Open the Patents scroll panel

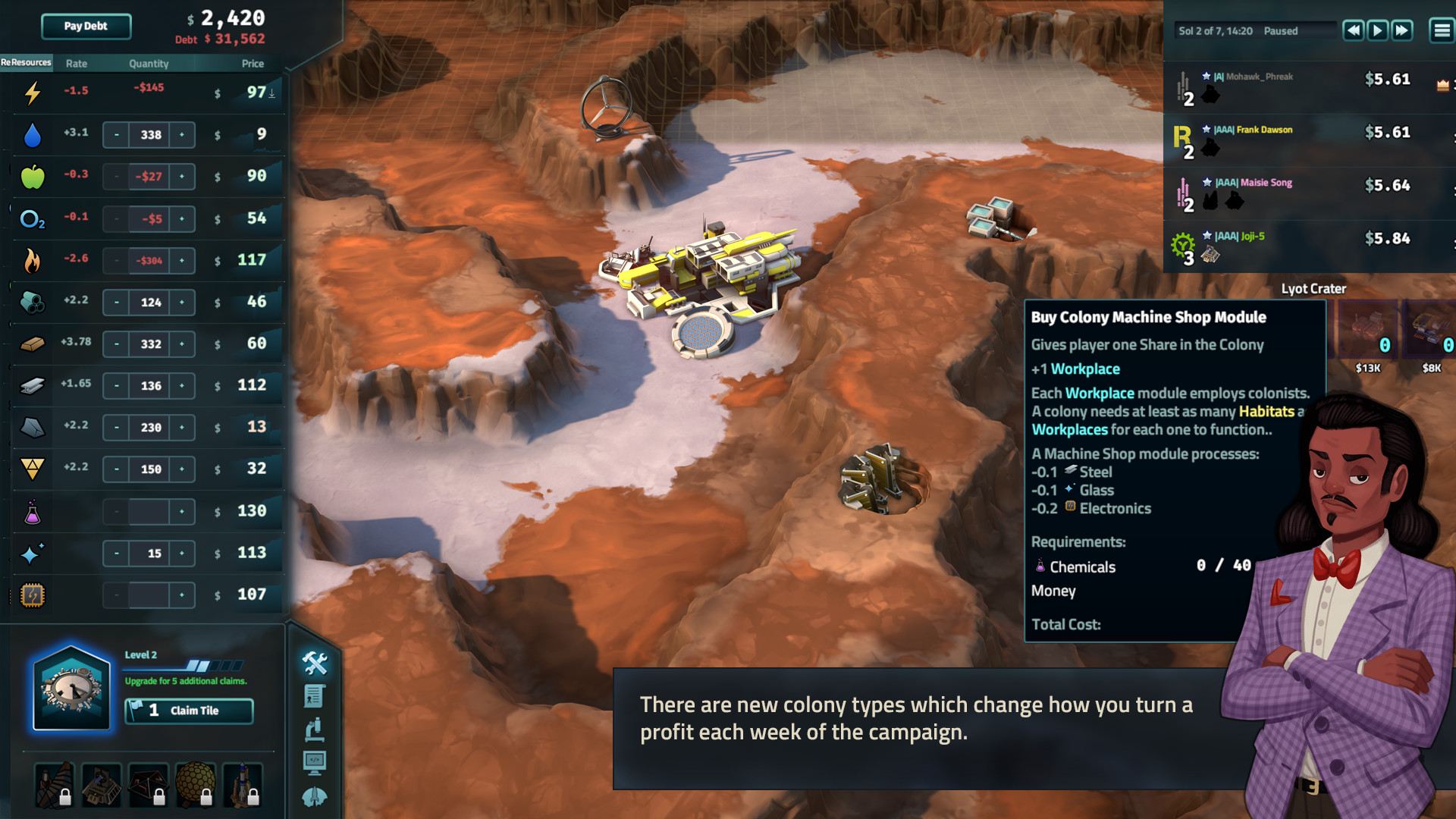314,696
